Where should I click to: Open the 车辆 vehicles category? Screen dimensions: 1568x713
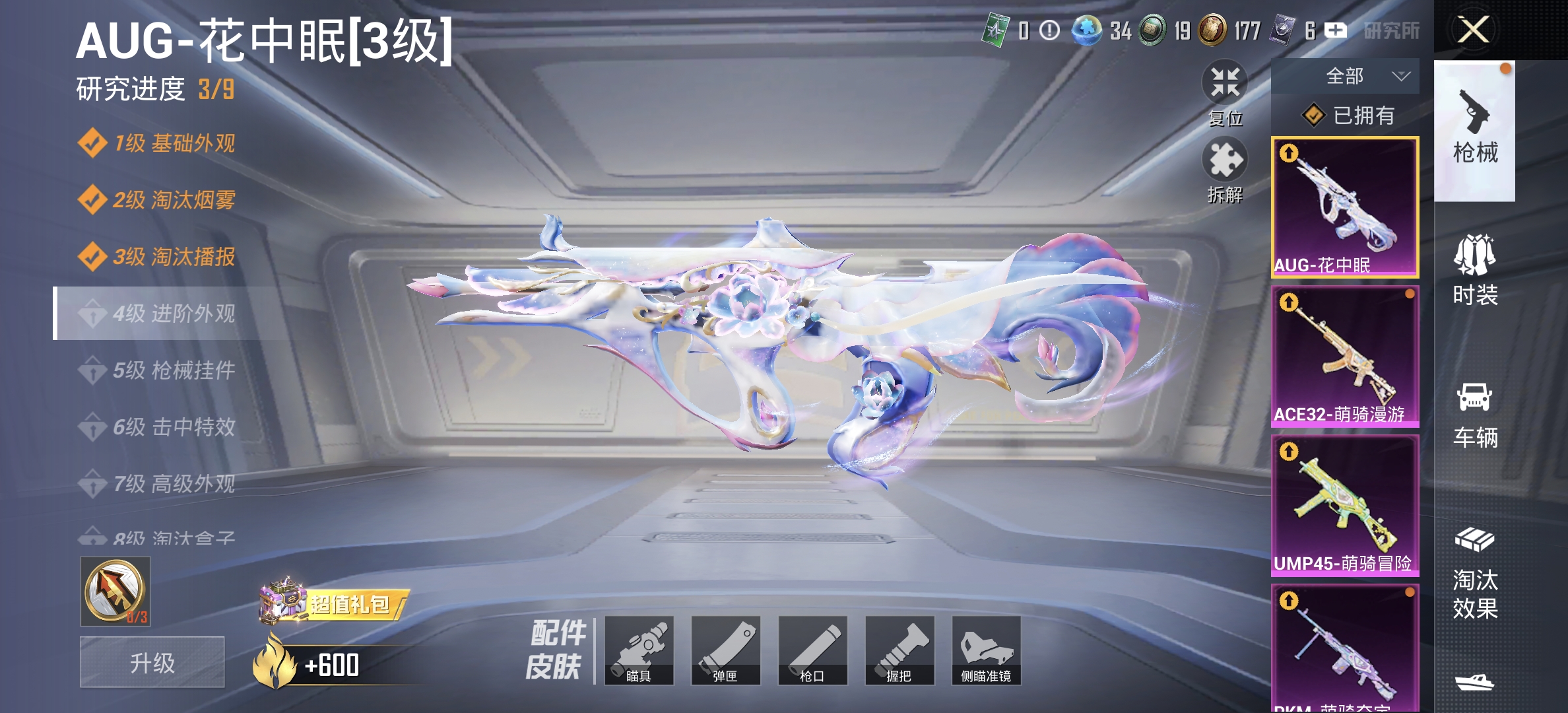coord(1476,415)
